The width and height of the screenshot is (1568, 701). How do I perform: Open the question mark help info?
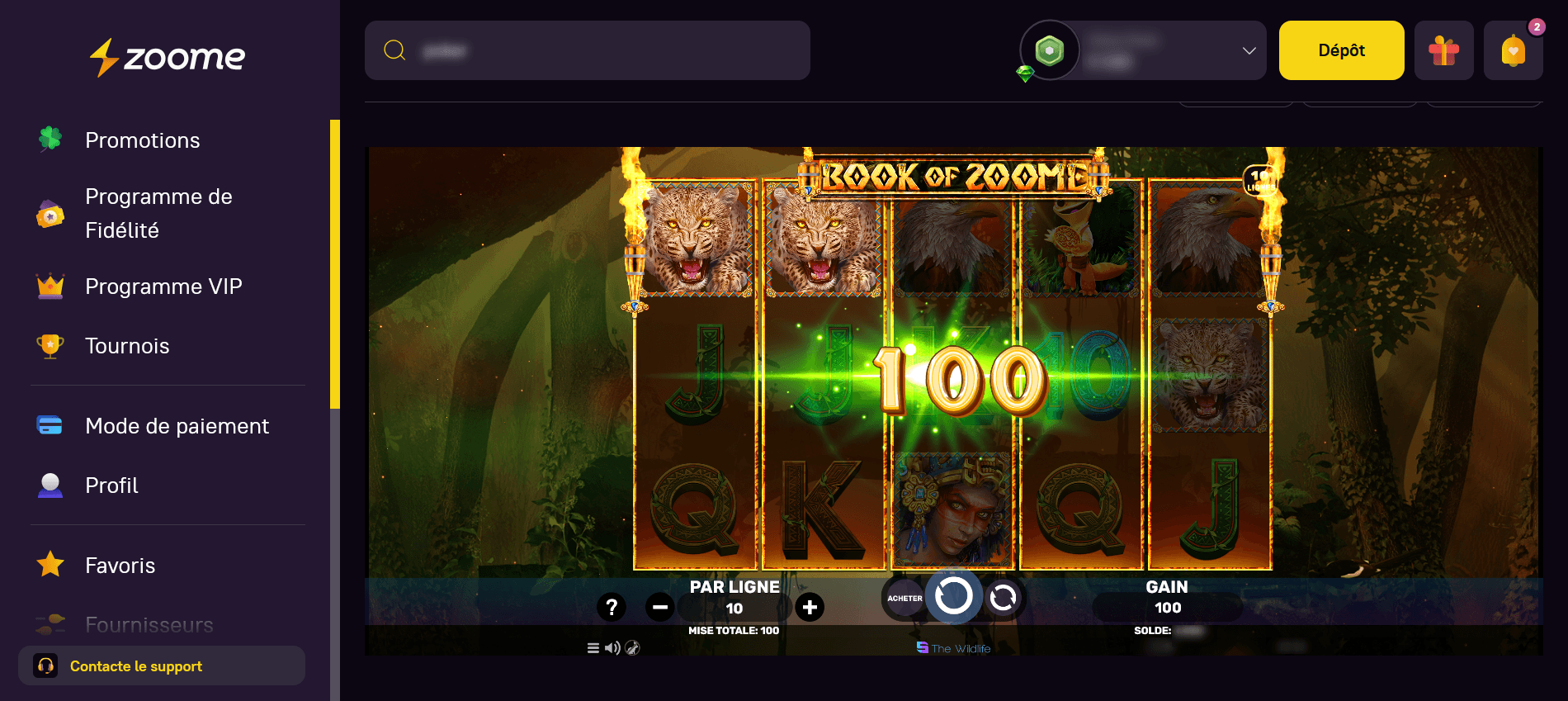[612, 608]
